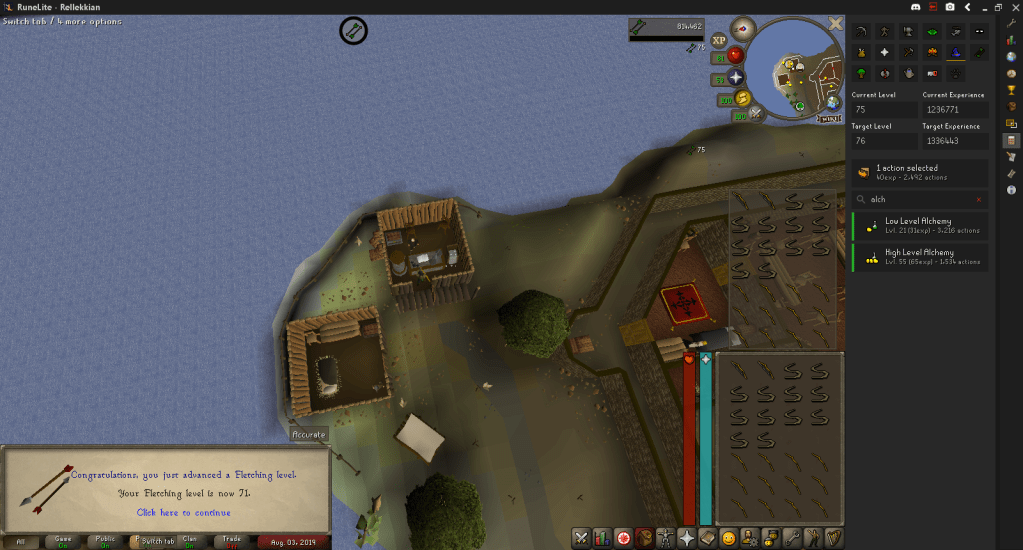Toggle the Game chat filter

[x=63, y=541]
